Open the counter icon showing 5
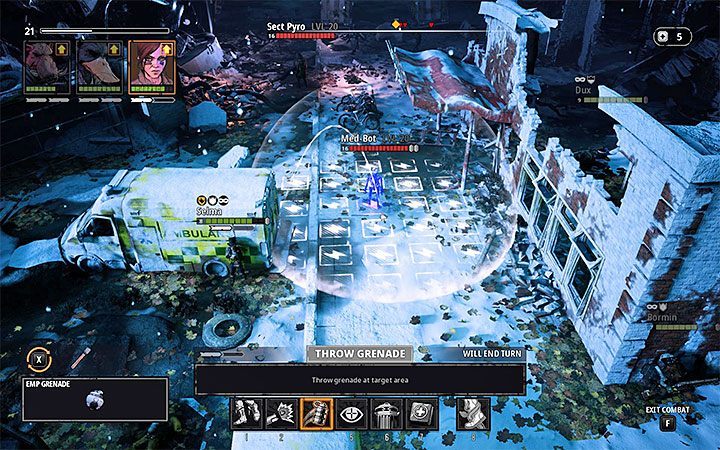The height and width of the screenshot is (450, 720). point(672,36)
